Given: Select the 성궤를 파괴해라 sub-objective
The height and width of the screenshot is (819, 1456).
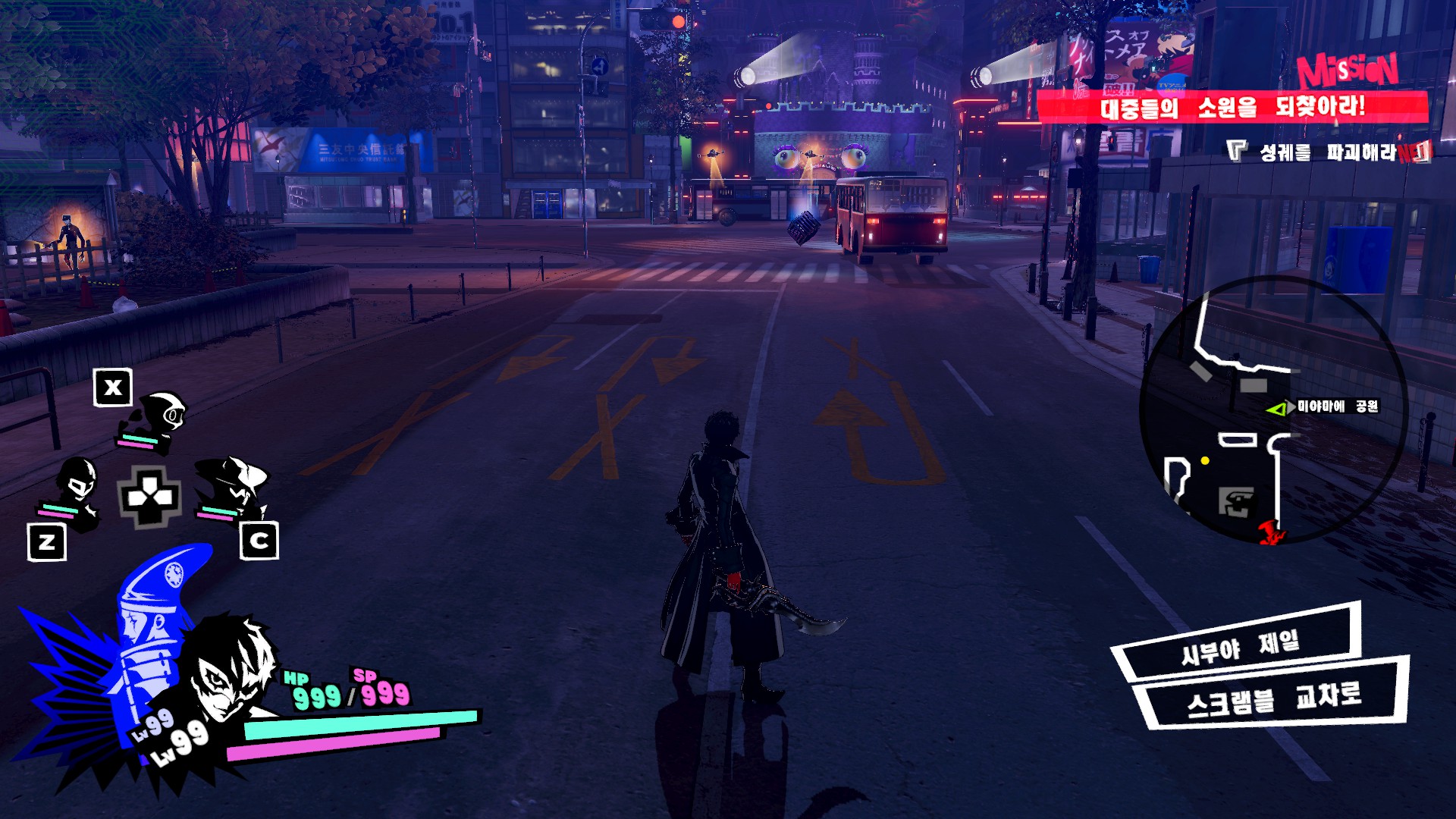Looking at the screenshot, I should click(1327, 152).
